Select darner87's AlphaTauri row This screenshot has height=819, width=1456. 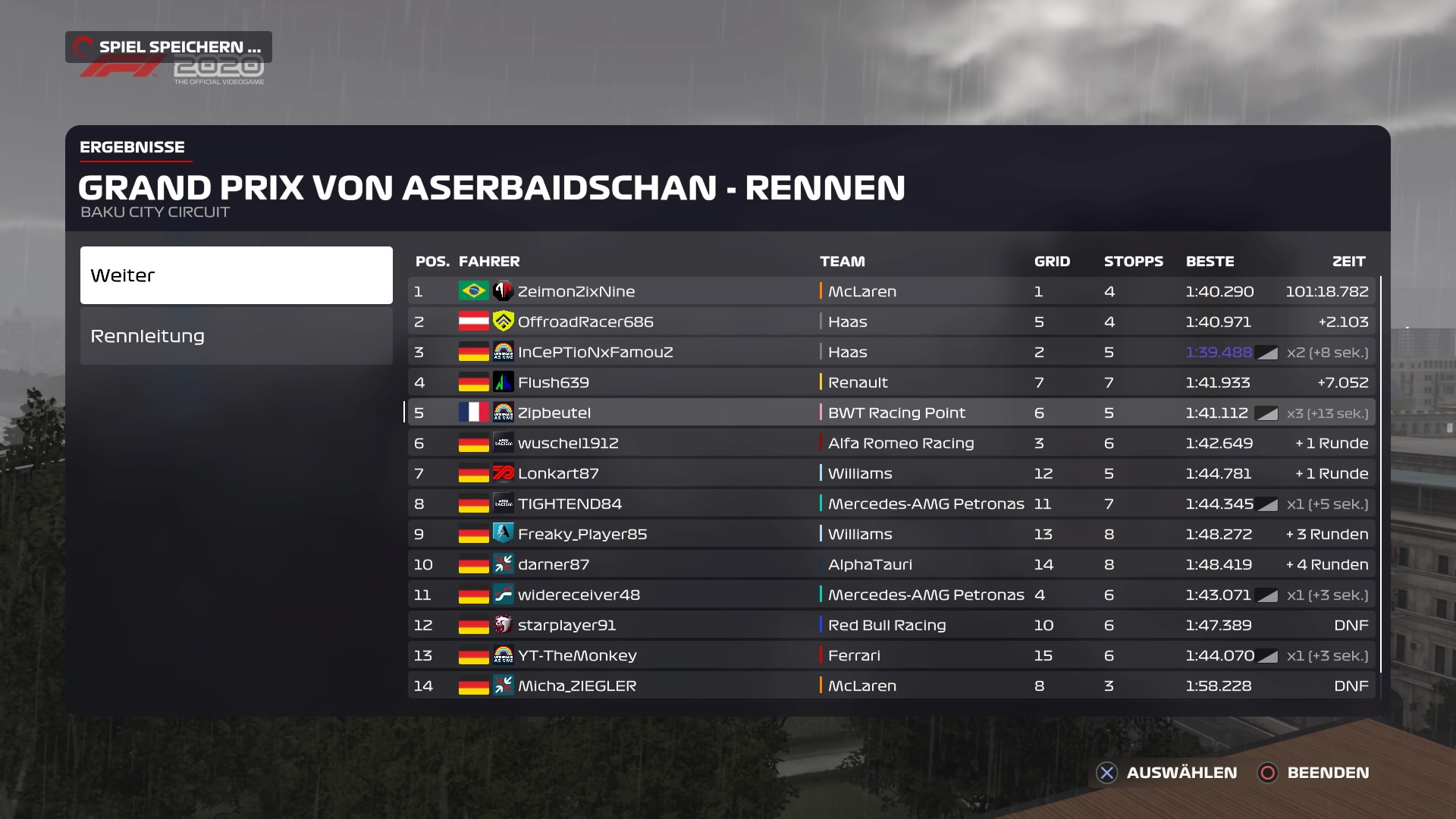tap(891, 564)
